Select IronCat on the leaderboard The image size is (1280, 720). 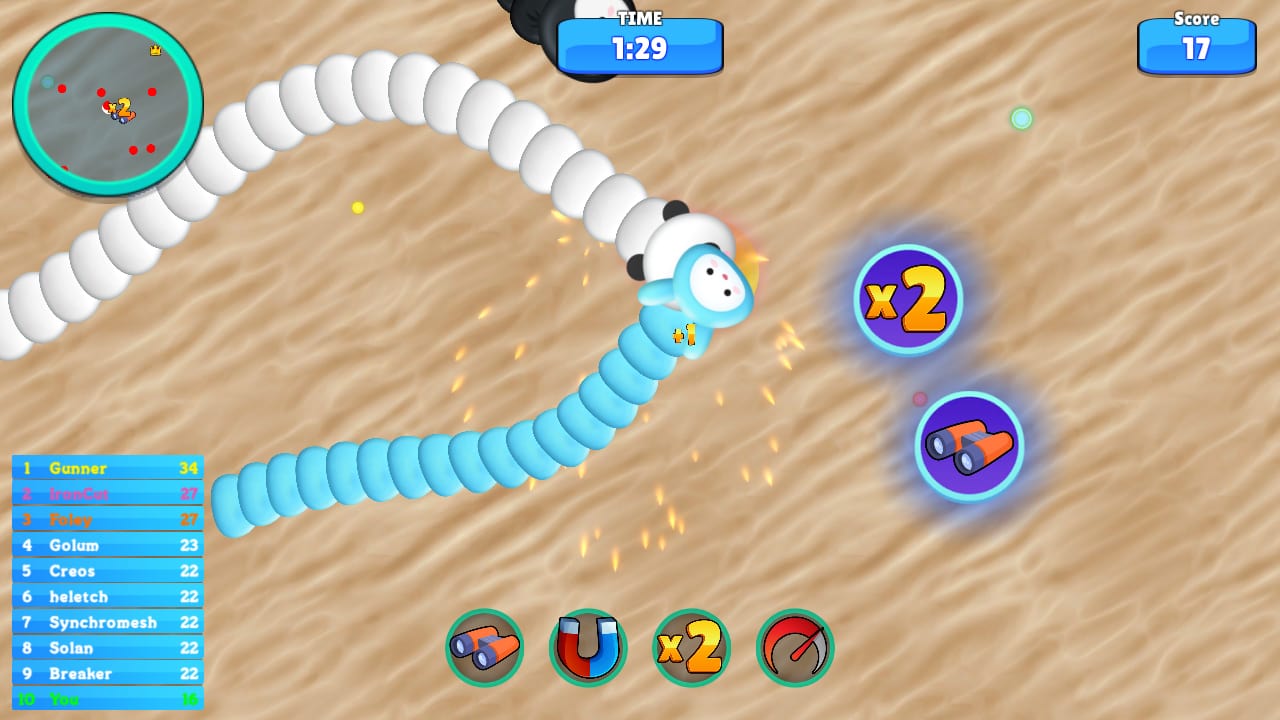click(105, 494)
